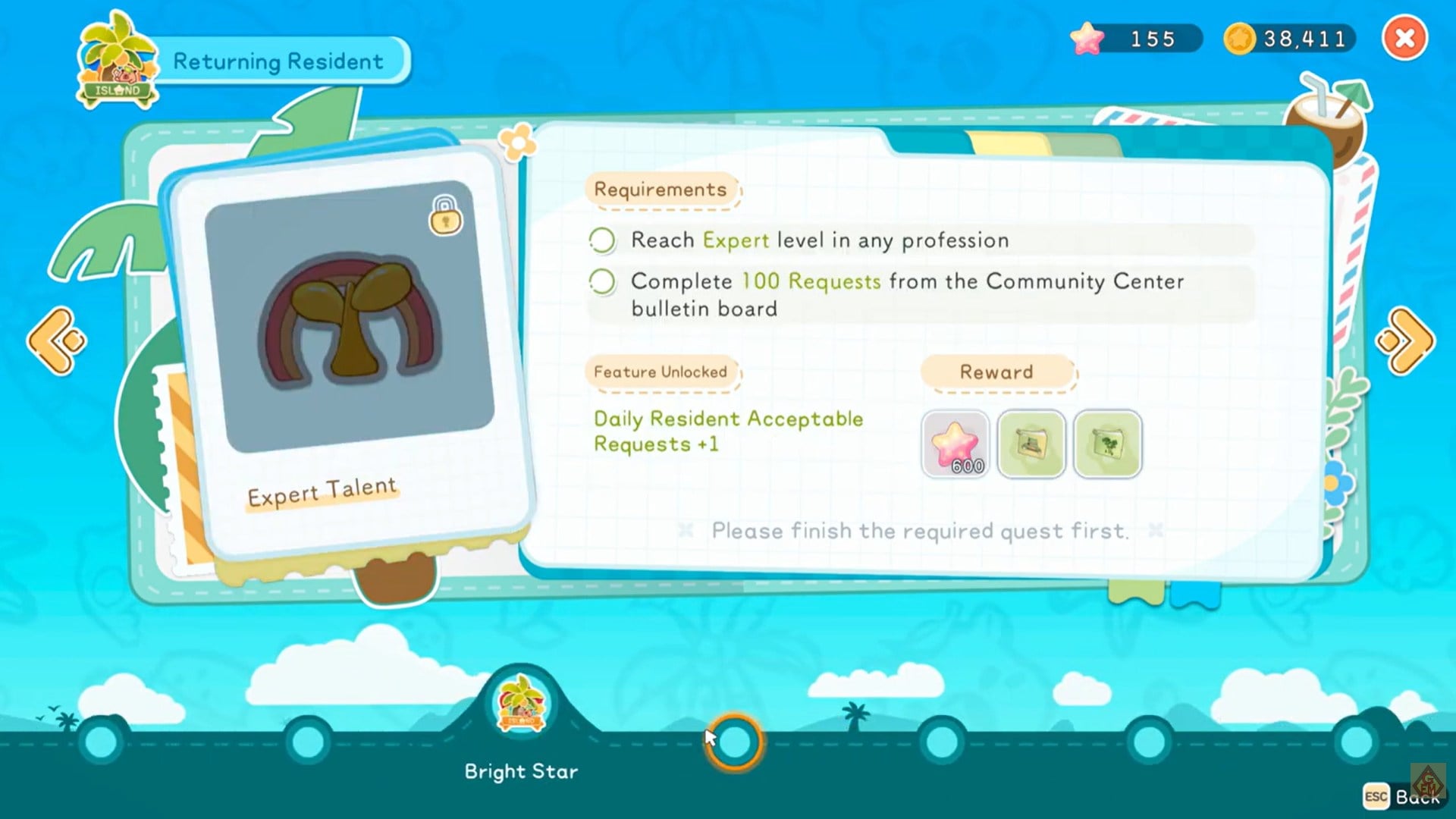This screenshot has width=1456, height=819.
Task: View the sprout blueprint reward item
Action: 1107,444
